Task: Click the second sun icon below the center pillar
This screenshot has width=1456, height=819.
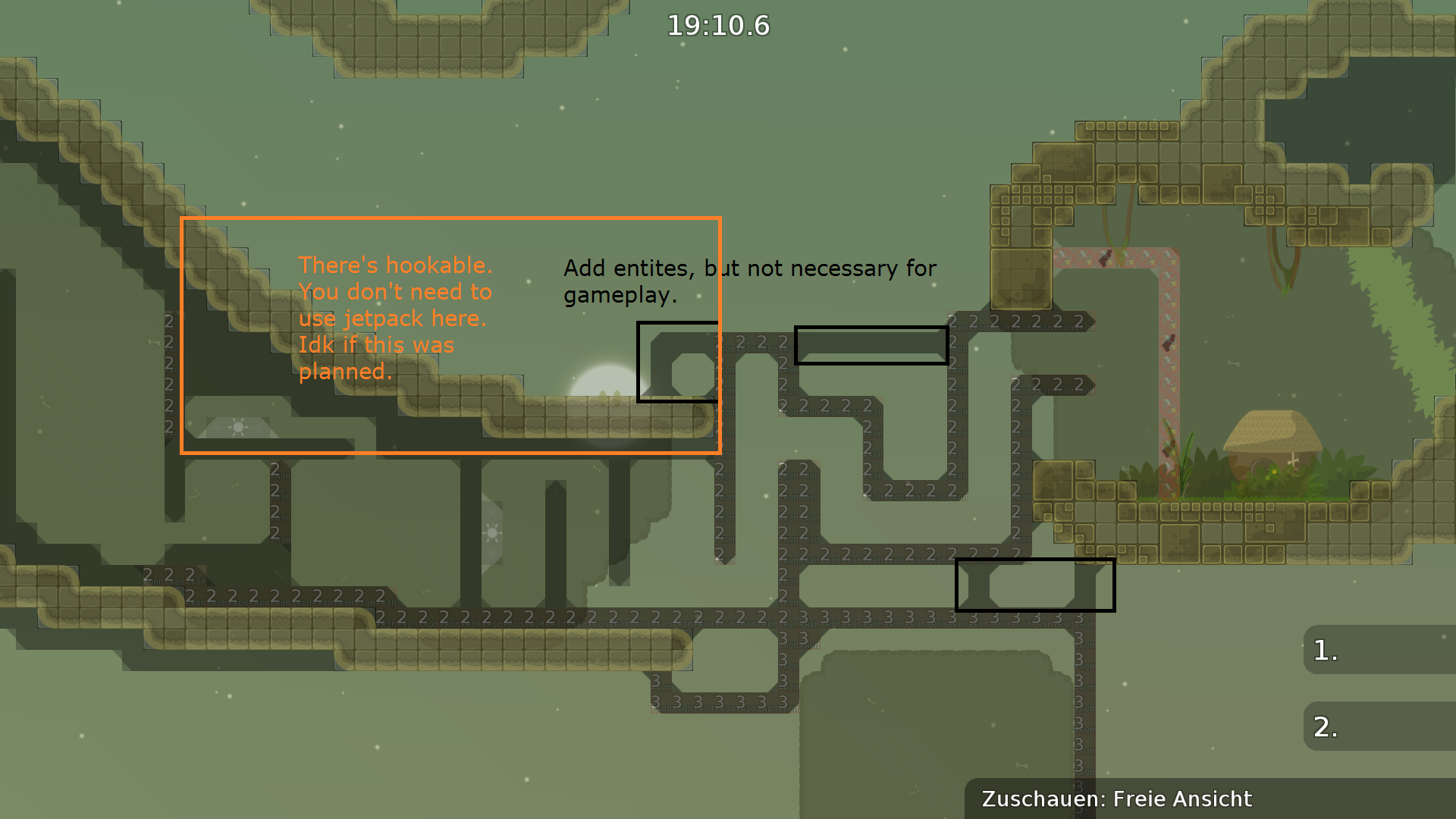Action: pyautogui.click(x=492, y=532)
